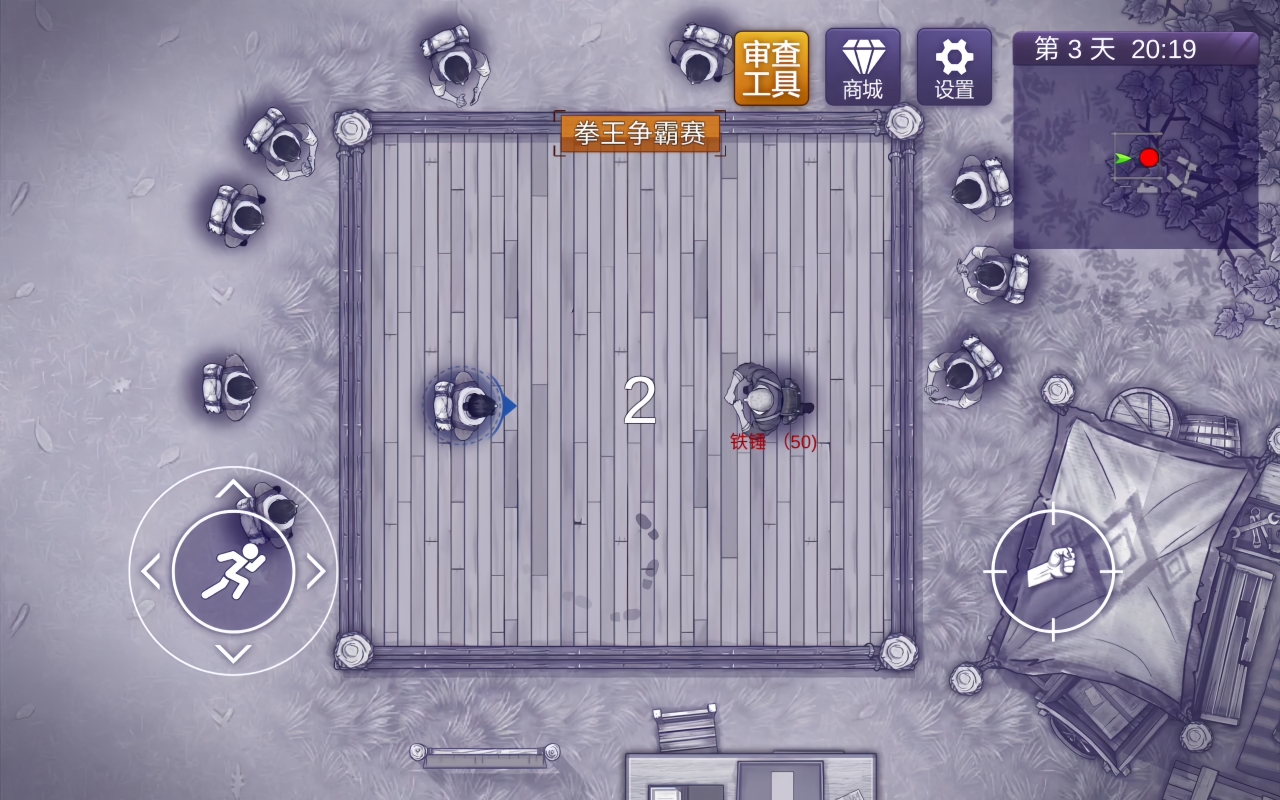Open the 审查工具 review tools panel
Screen dimensions: 1280x800
click(772, 67)
